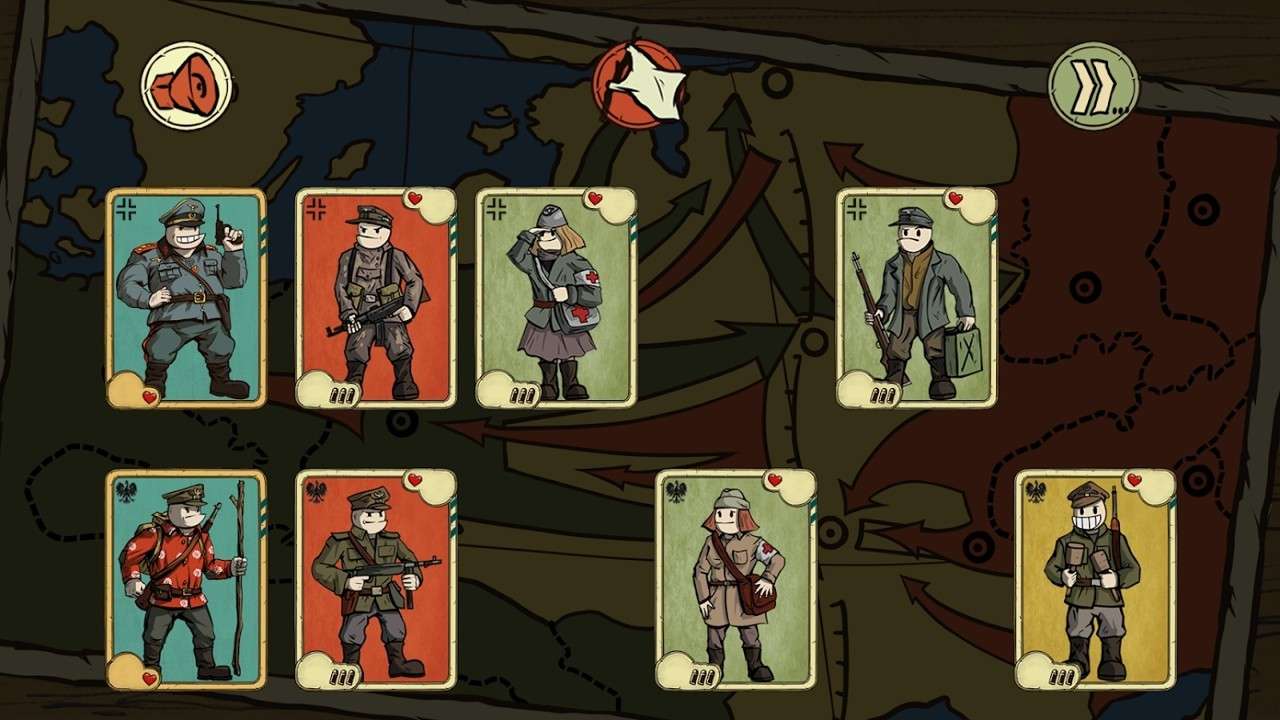The height and width of the screenshot is (720, 1280).
Task: Choose the German submachine gunner card
Action: point(376,298)
